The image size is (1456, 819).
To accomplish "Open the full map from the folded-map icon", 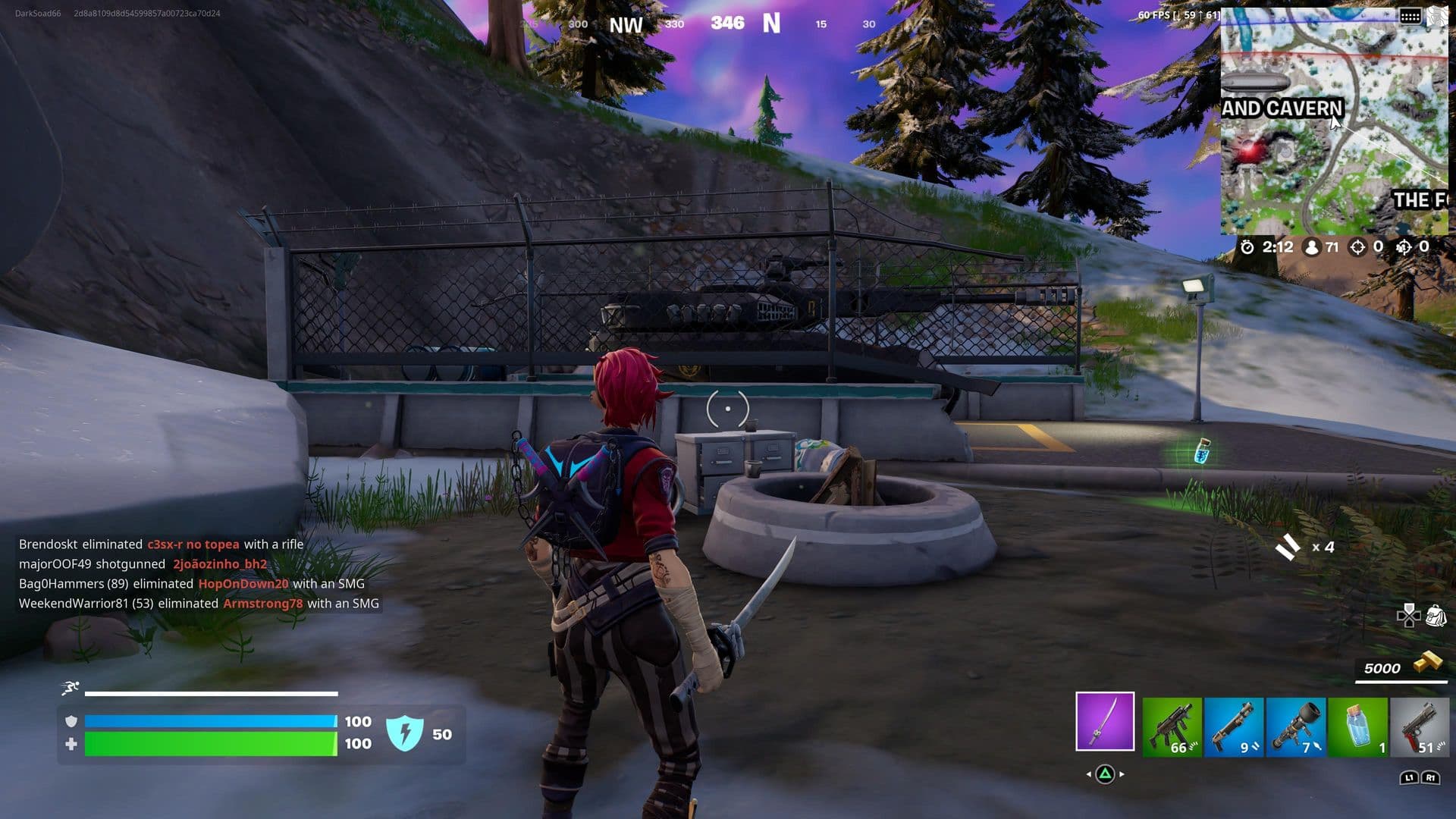I will click(1437, 17).
